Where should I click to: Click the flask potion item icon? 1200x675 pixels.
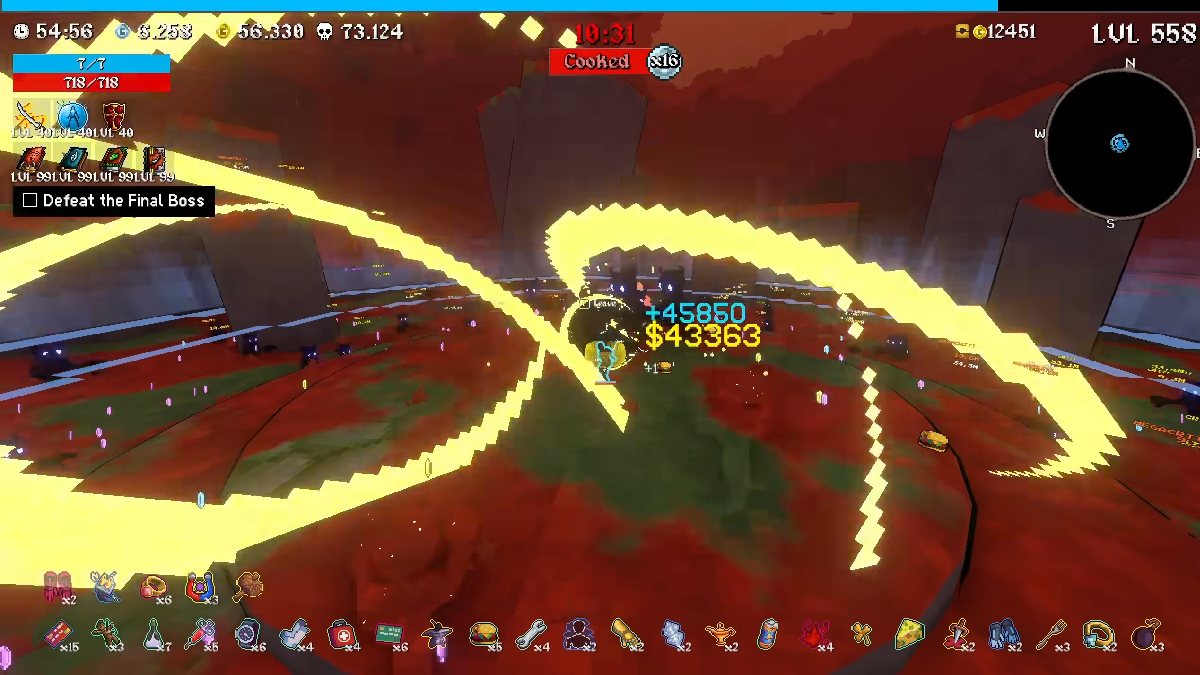coord(152,632)
